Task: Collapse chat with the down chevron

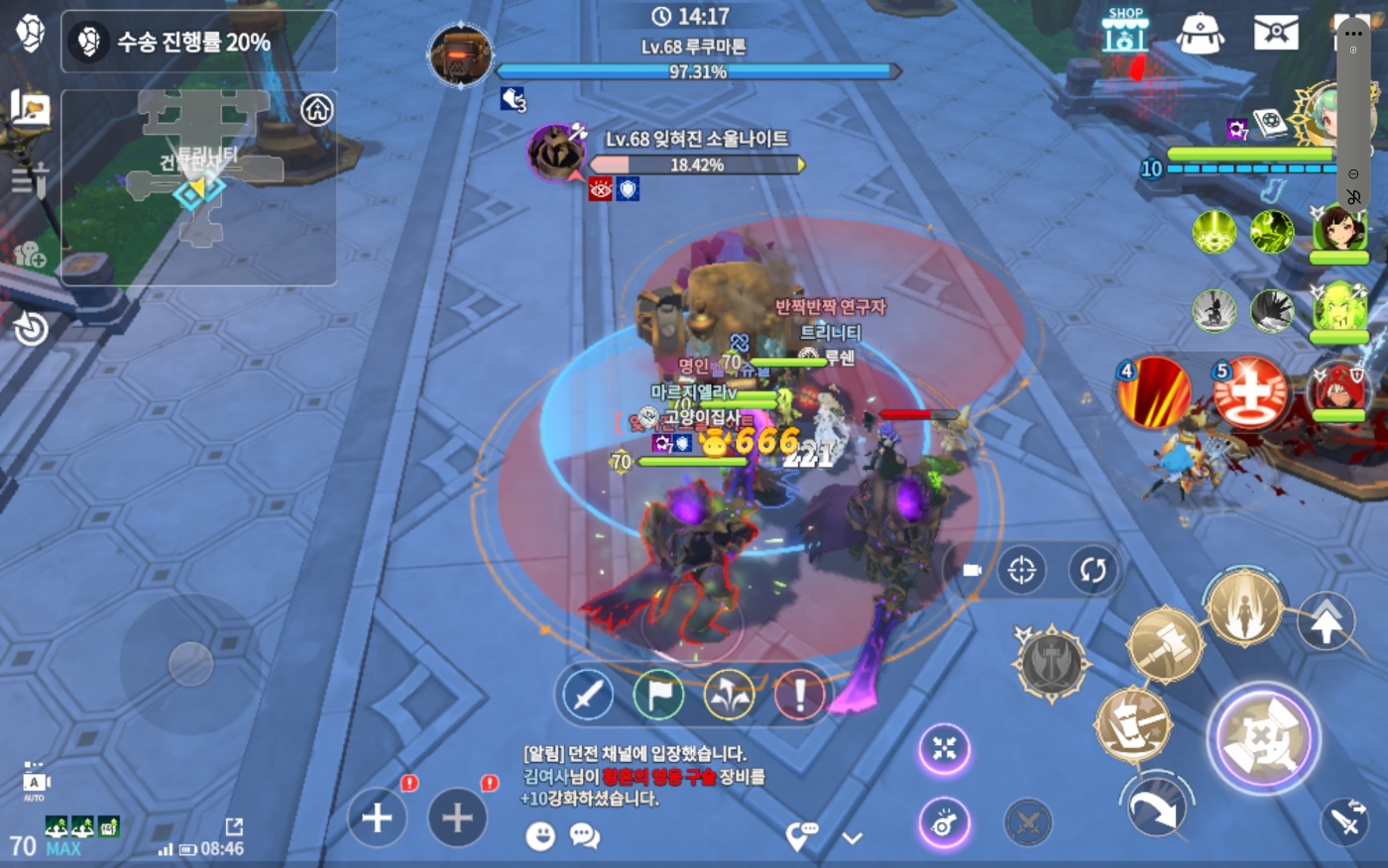Action: click(x=853, y=838)
